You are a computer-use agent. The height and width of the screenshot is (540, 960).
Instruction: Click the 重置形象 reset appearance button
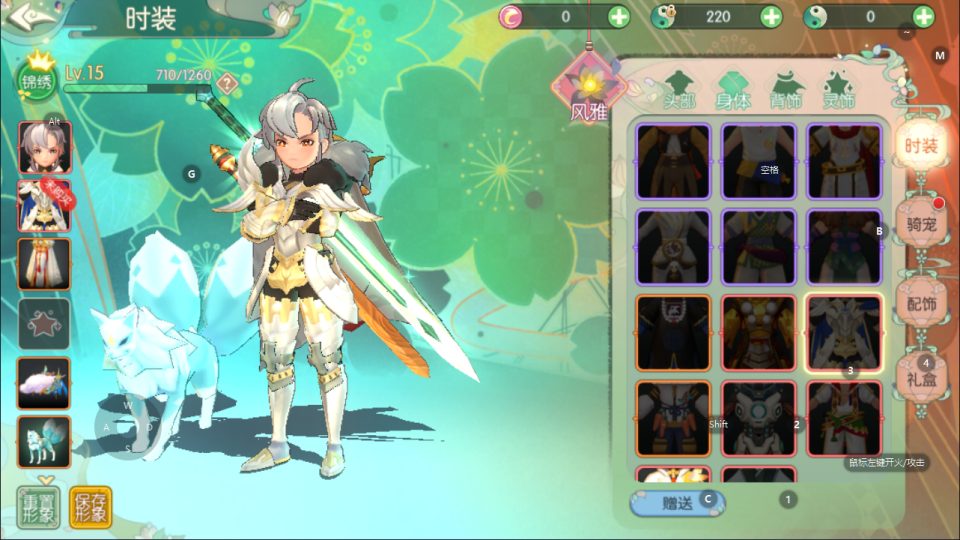(x=37, y=507)
